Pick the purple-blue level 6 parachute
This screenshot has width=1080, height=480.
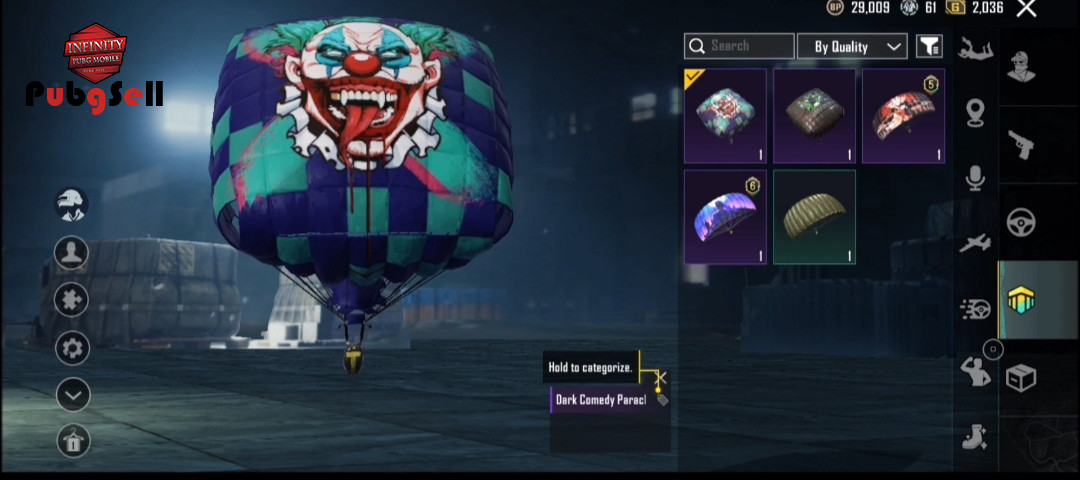click(725, 217)
